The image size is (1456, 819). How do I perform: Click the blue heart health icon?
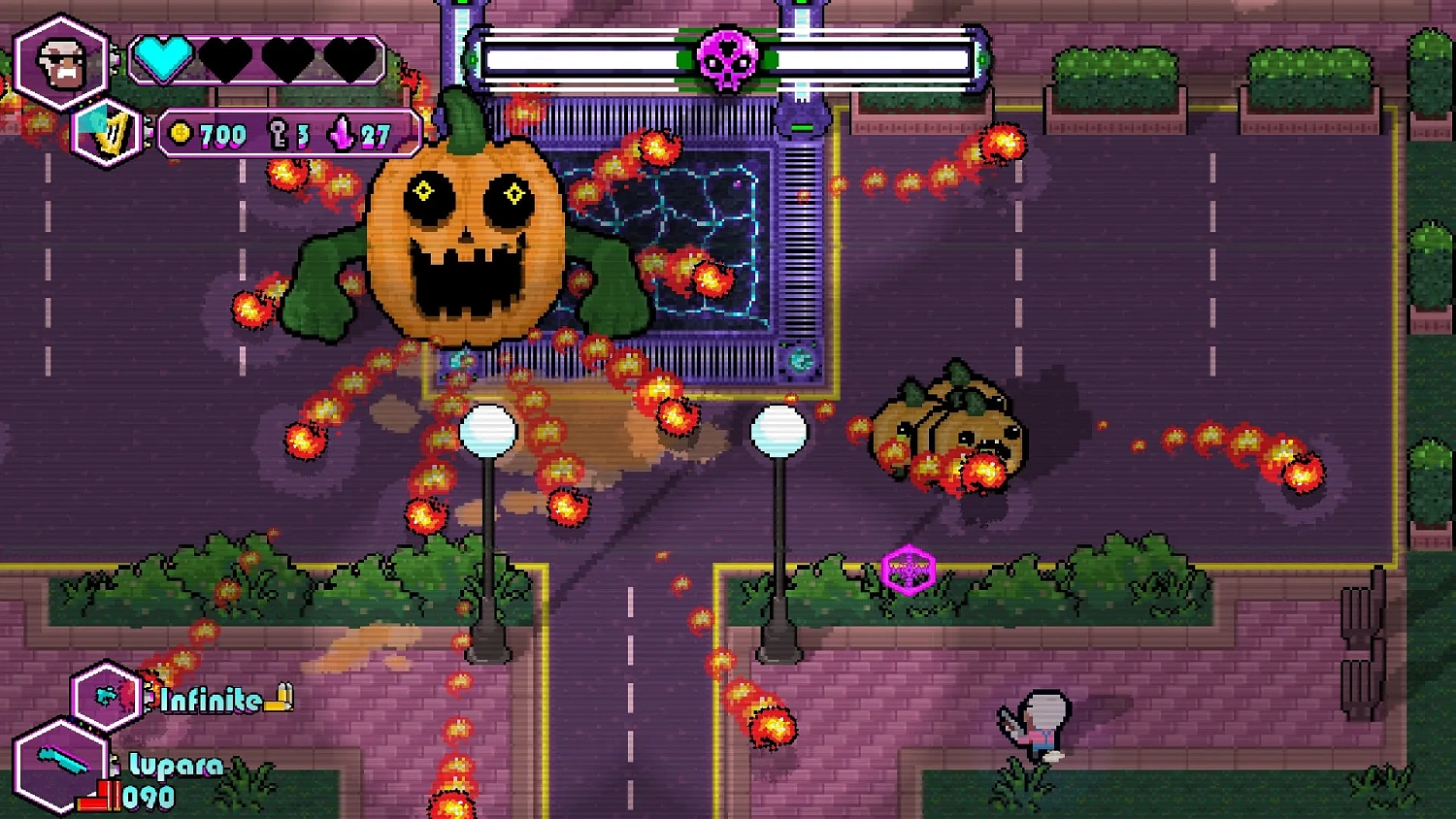(x=164, y=60)
